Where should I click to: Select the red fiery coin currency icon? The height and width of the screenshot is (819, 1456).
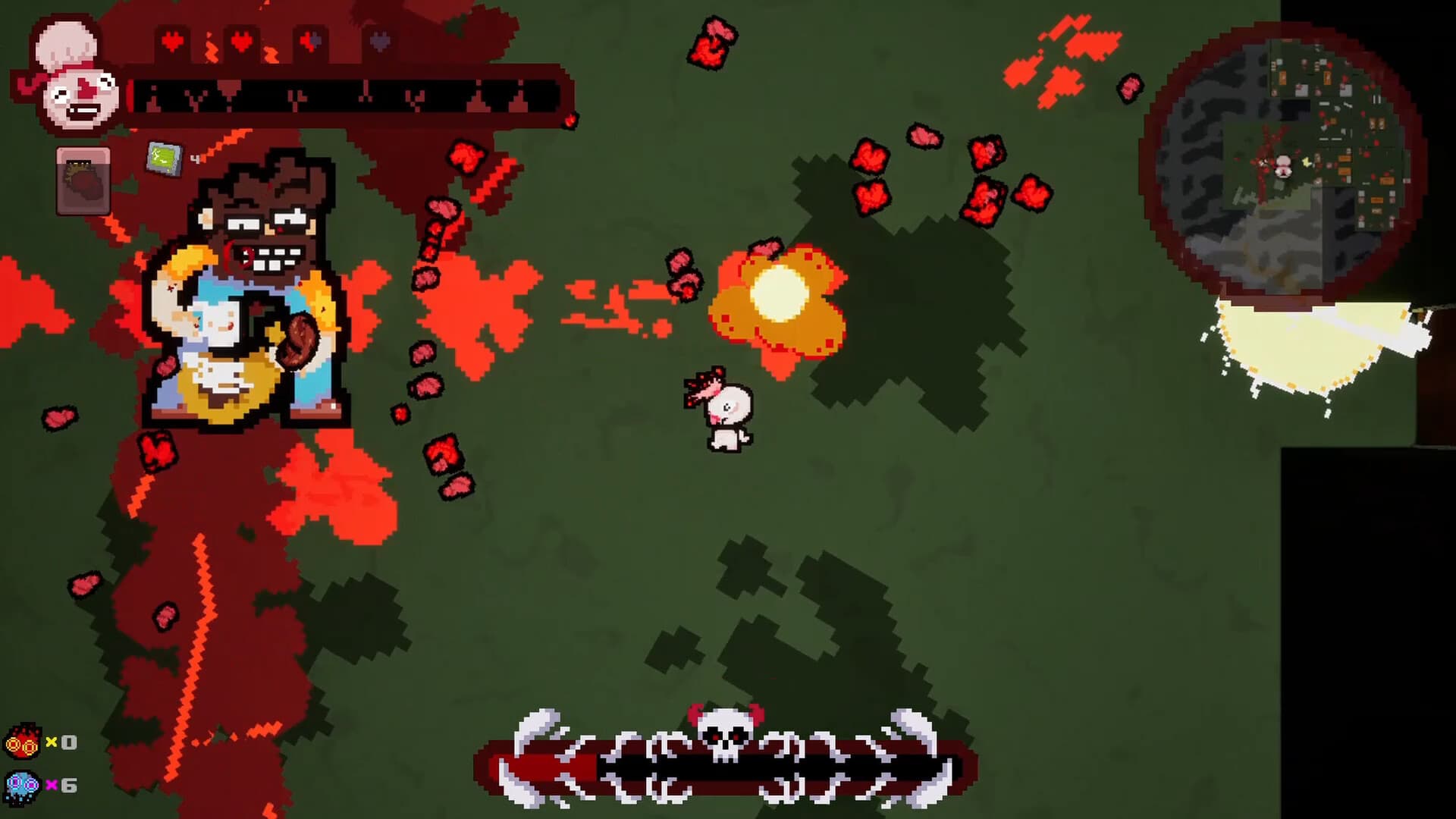23,743
